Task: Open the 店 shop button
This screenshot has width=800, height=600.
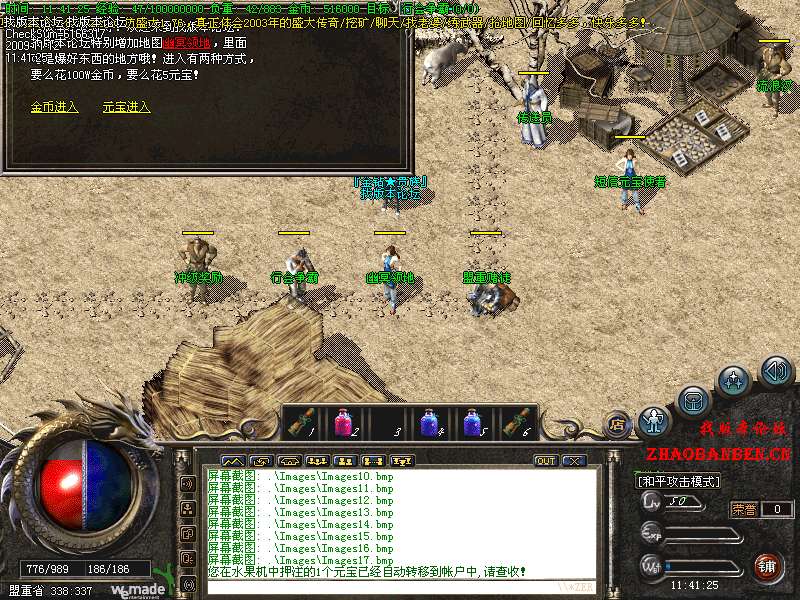Action: (x=618, y=423)
